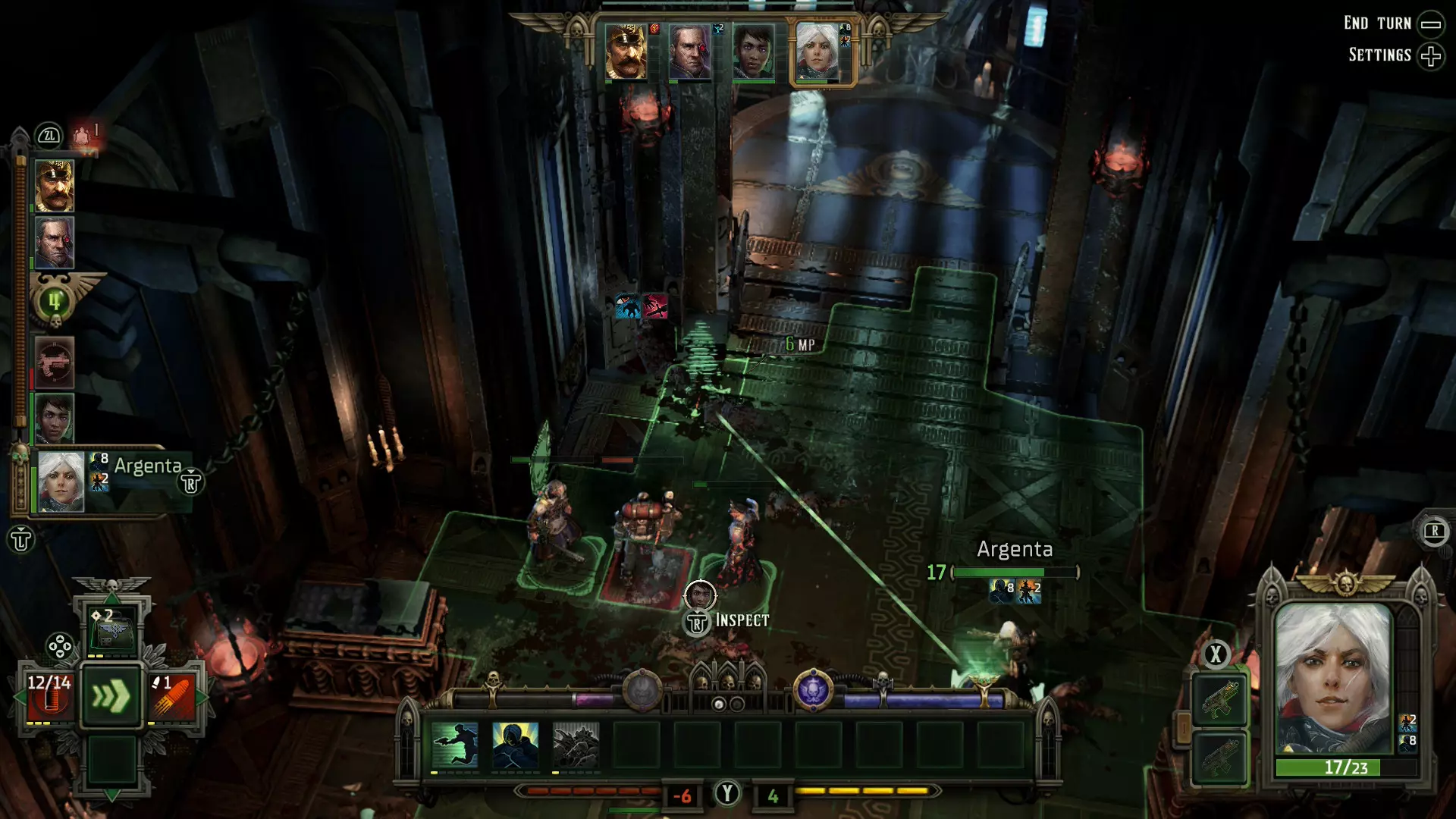Select the mustached officer in top turn order
This screenshot has width=1456, height=819.
[626, 52]
